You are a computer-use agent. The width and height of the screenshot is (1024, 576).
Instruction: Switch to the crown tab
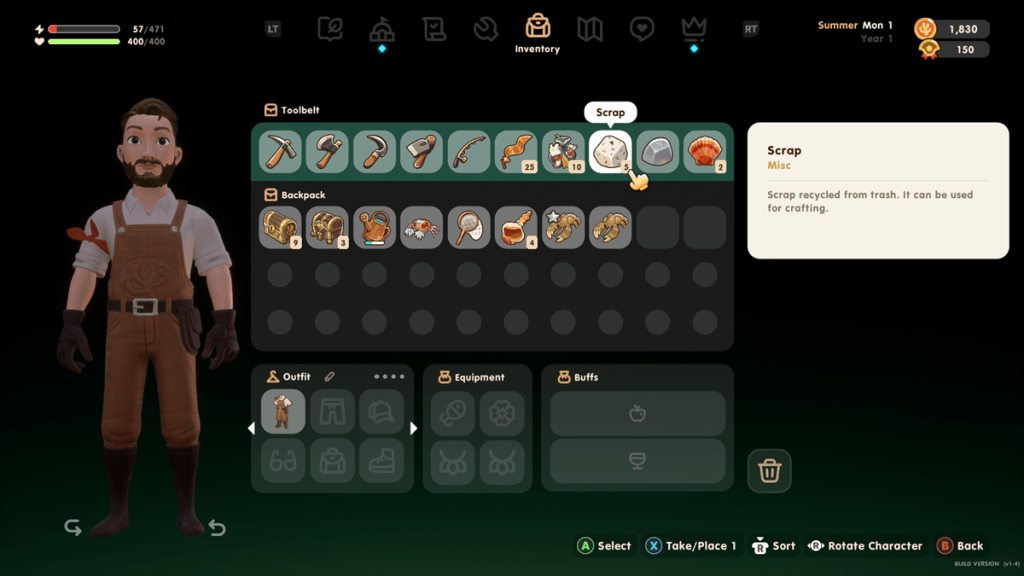pyautogui.click(x=694, y=29)
